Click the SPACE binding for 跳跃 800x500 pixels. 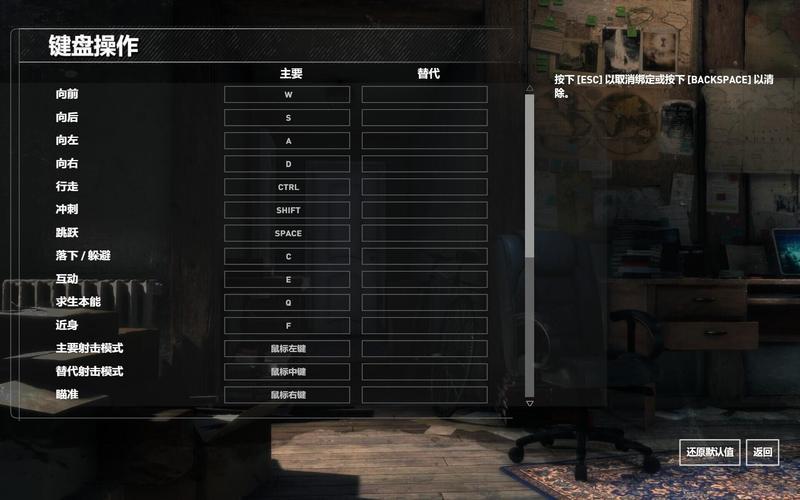[x=287, y=233]
